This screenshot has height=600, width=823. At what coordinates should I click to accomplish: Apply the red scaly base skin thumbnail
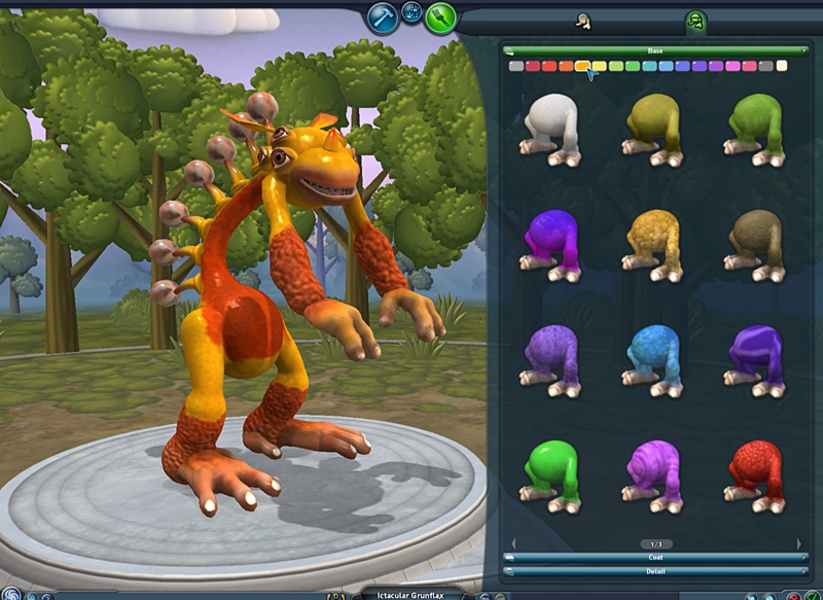(x=755, y=475)
